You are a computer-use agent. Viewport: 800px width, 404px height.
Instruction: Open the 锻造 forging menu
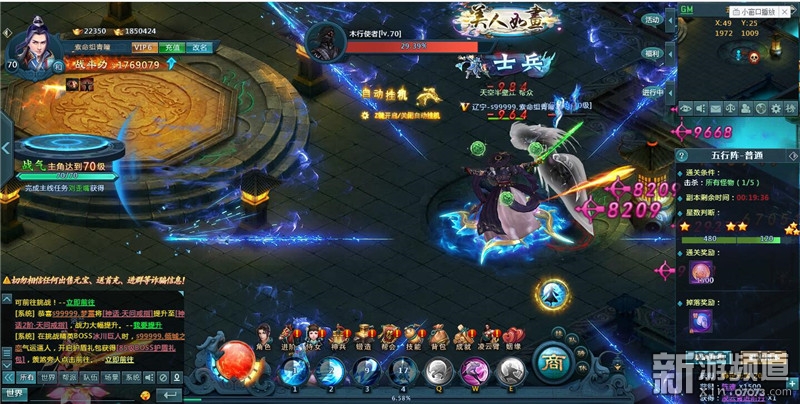click(x=362, y=335)
